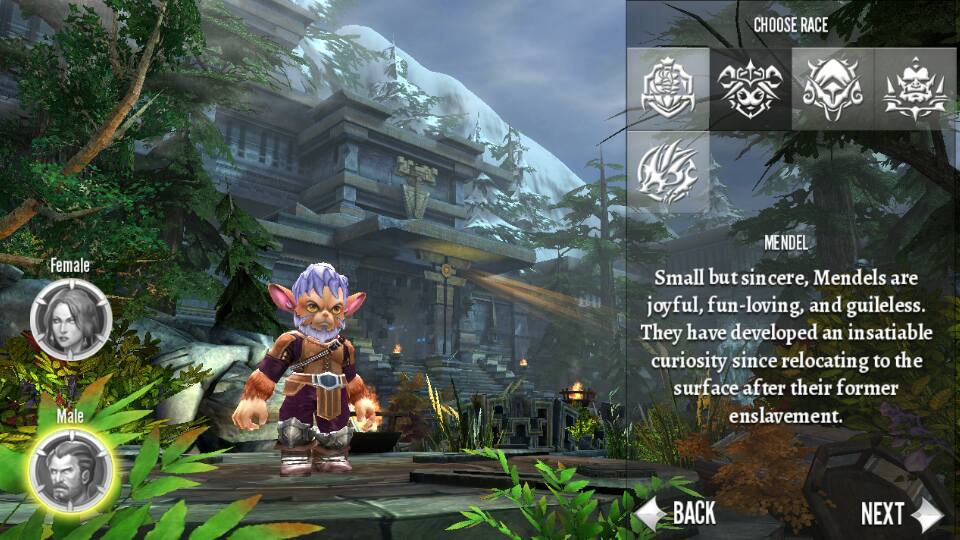
Task: Go back with the BACK button
Action: [678, 514]
